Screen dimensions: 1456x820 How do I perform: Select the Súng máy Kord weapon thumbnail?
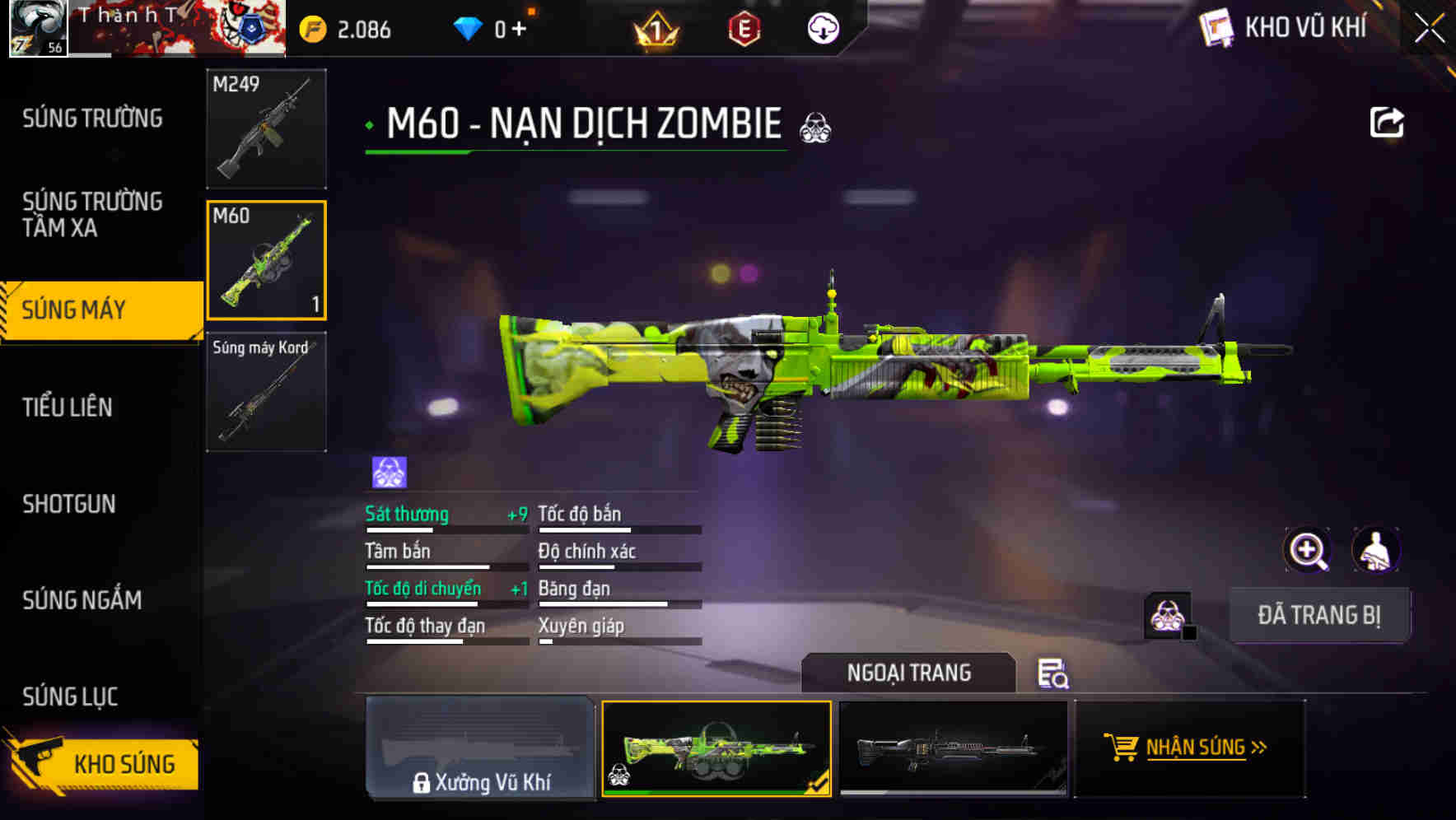(265, 393)
